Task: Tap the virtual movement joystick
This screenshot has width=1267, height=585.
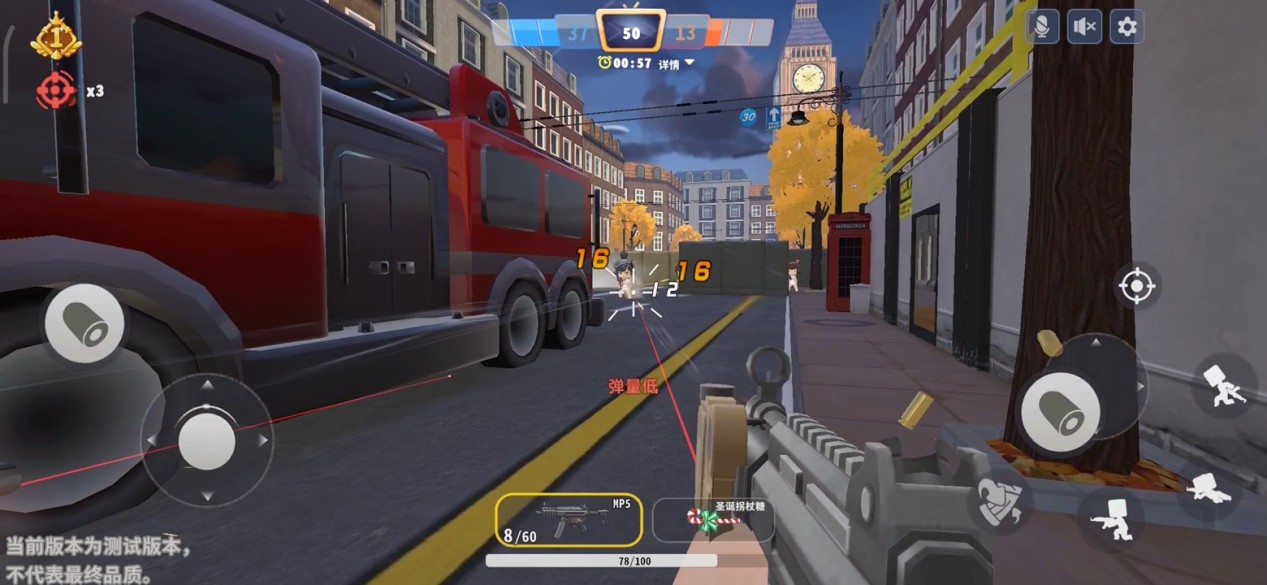Action: [207, 438]
